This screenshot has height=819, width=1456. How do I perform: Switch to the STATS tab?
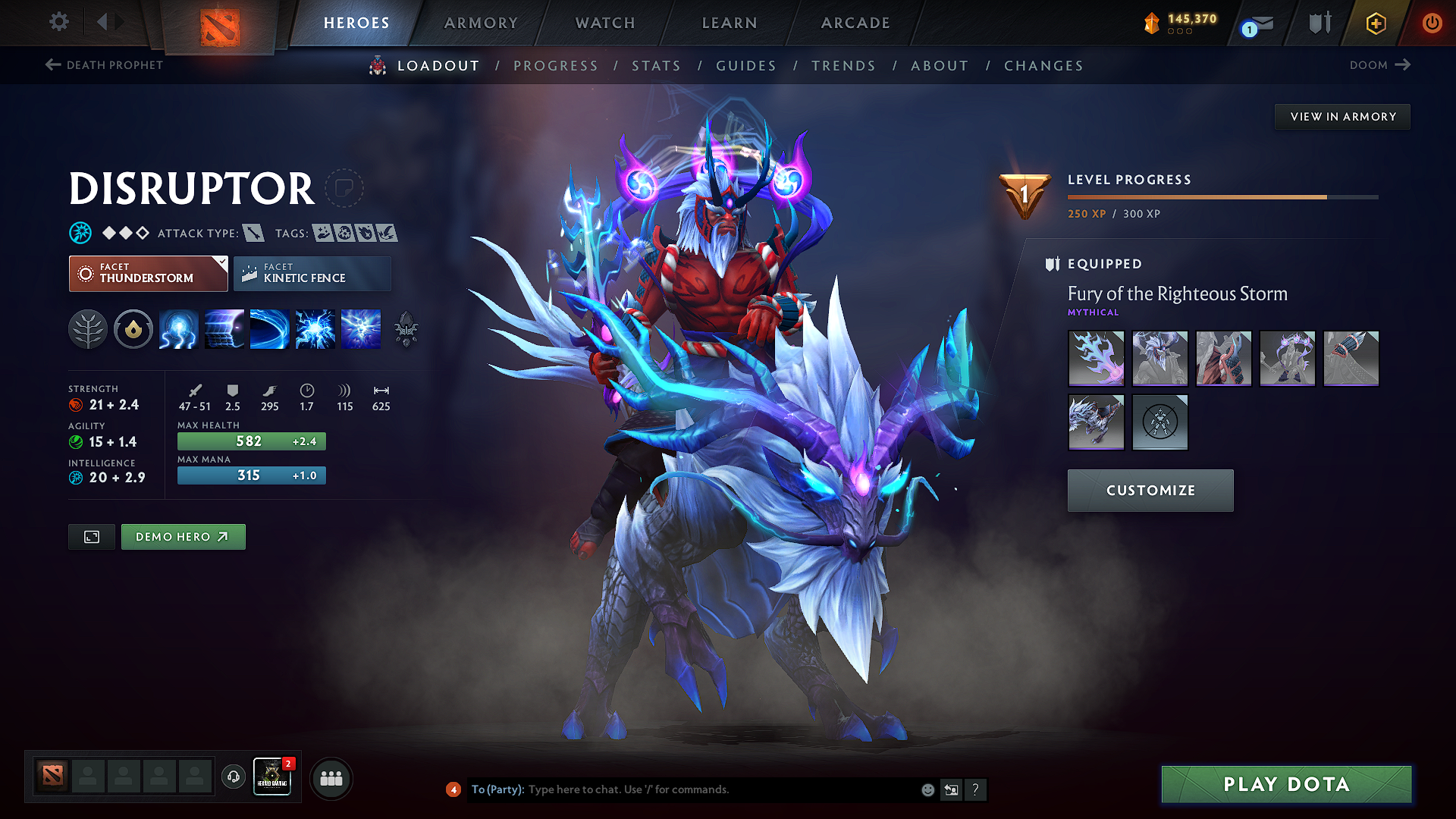point(657,66)
